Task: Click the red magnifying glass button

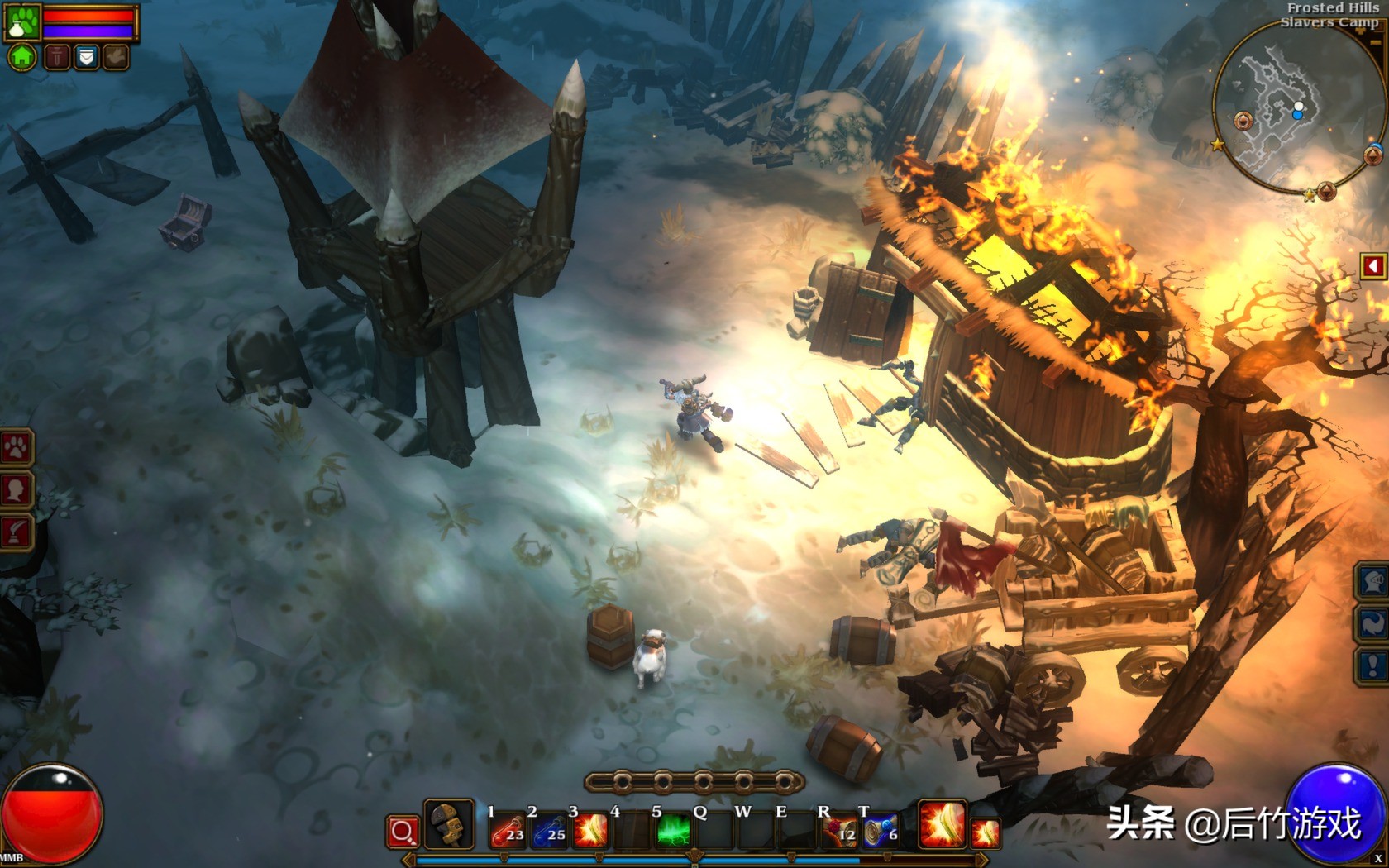Action: pos(403,832)
